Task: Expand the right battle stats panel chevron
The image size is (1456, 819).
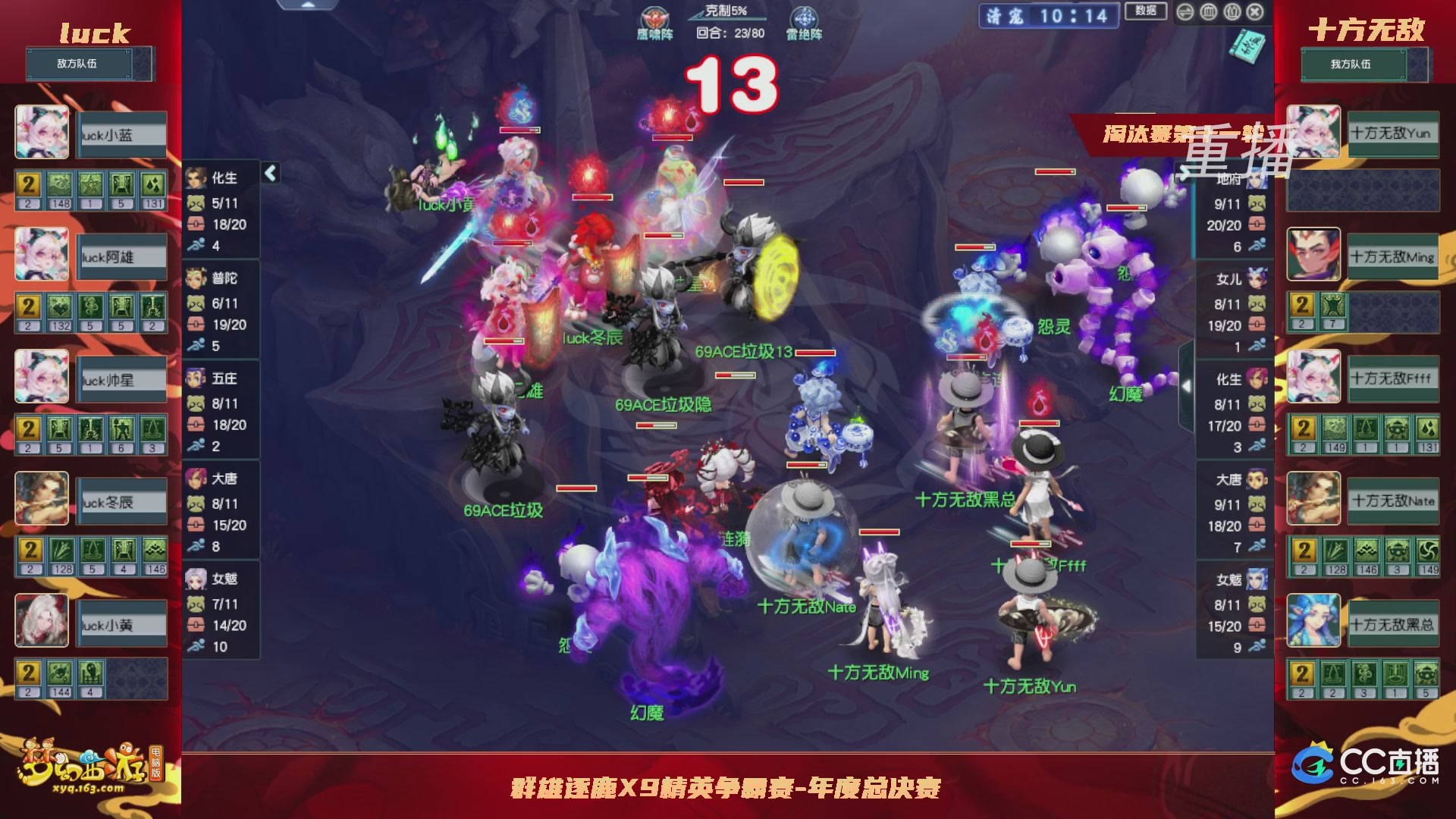Action: pyautogui.click(x=1185, y=173)
